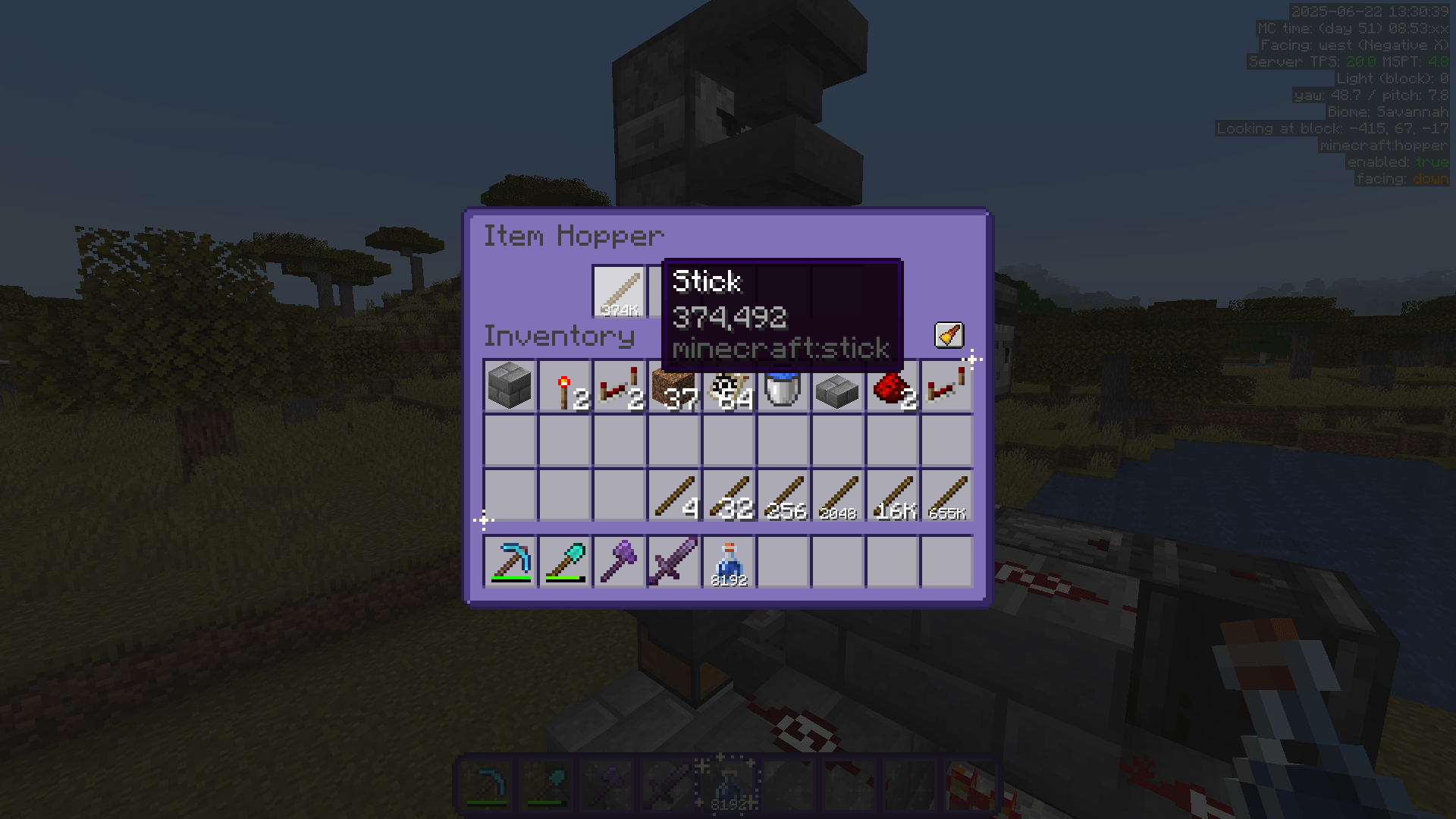This screenshot has width=1456, height=819.
Task: Select the enchanted amethyst mace
Action: tap(618, 561)
